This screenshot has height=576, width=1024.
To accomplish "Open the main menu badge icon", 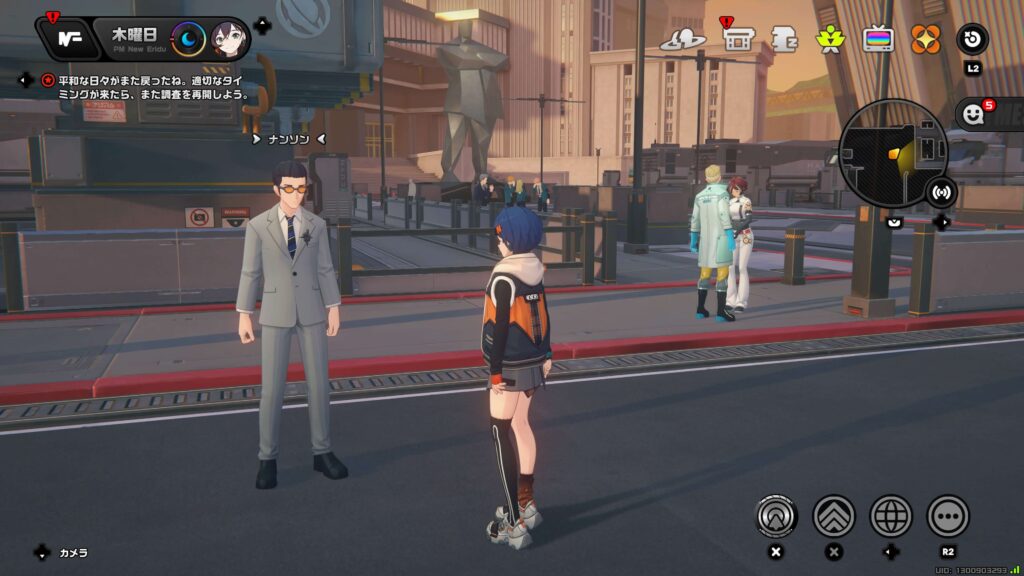I will (69, 39).
